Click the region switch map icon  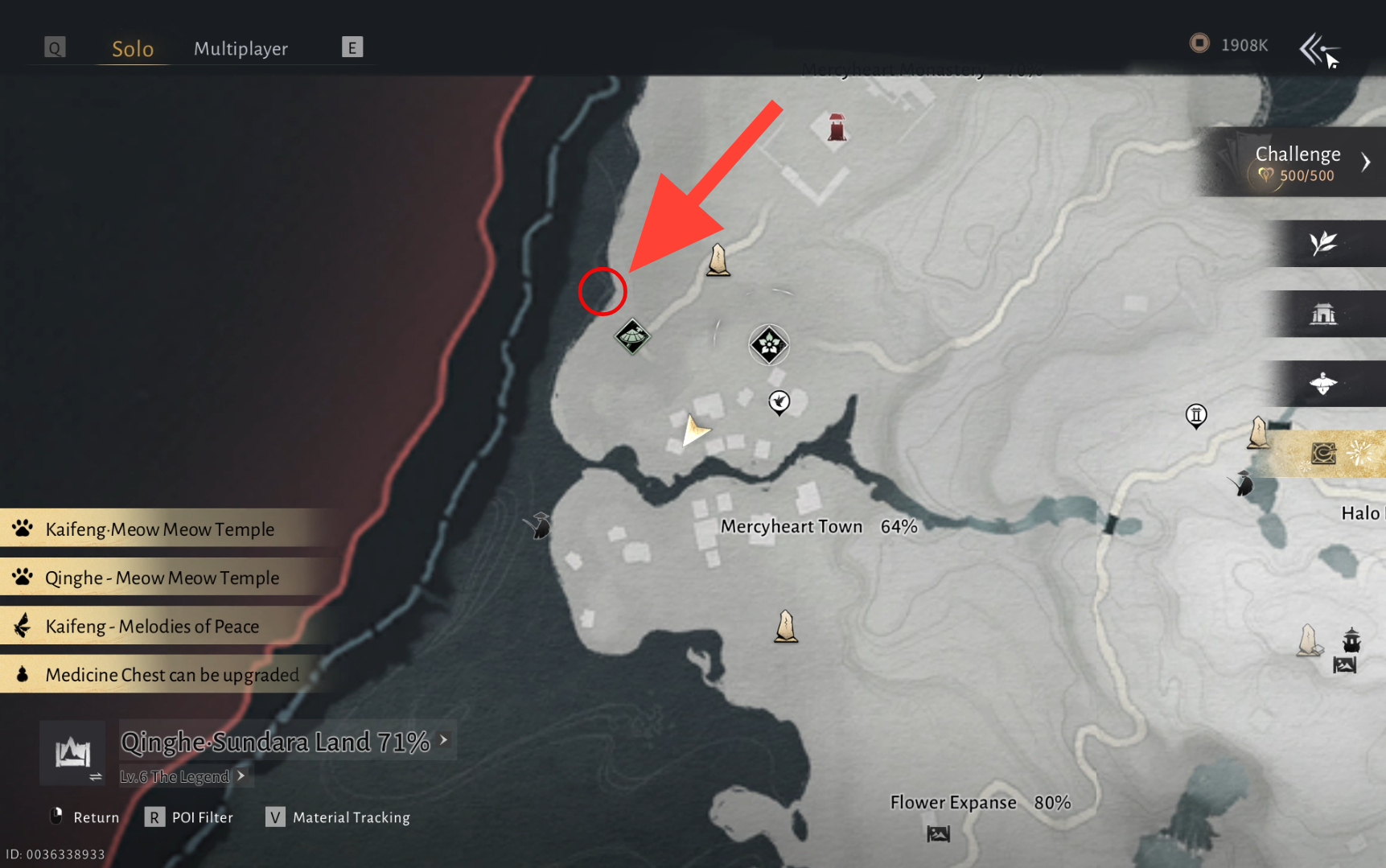73,754
